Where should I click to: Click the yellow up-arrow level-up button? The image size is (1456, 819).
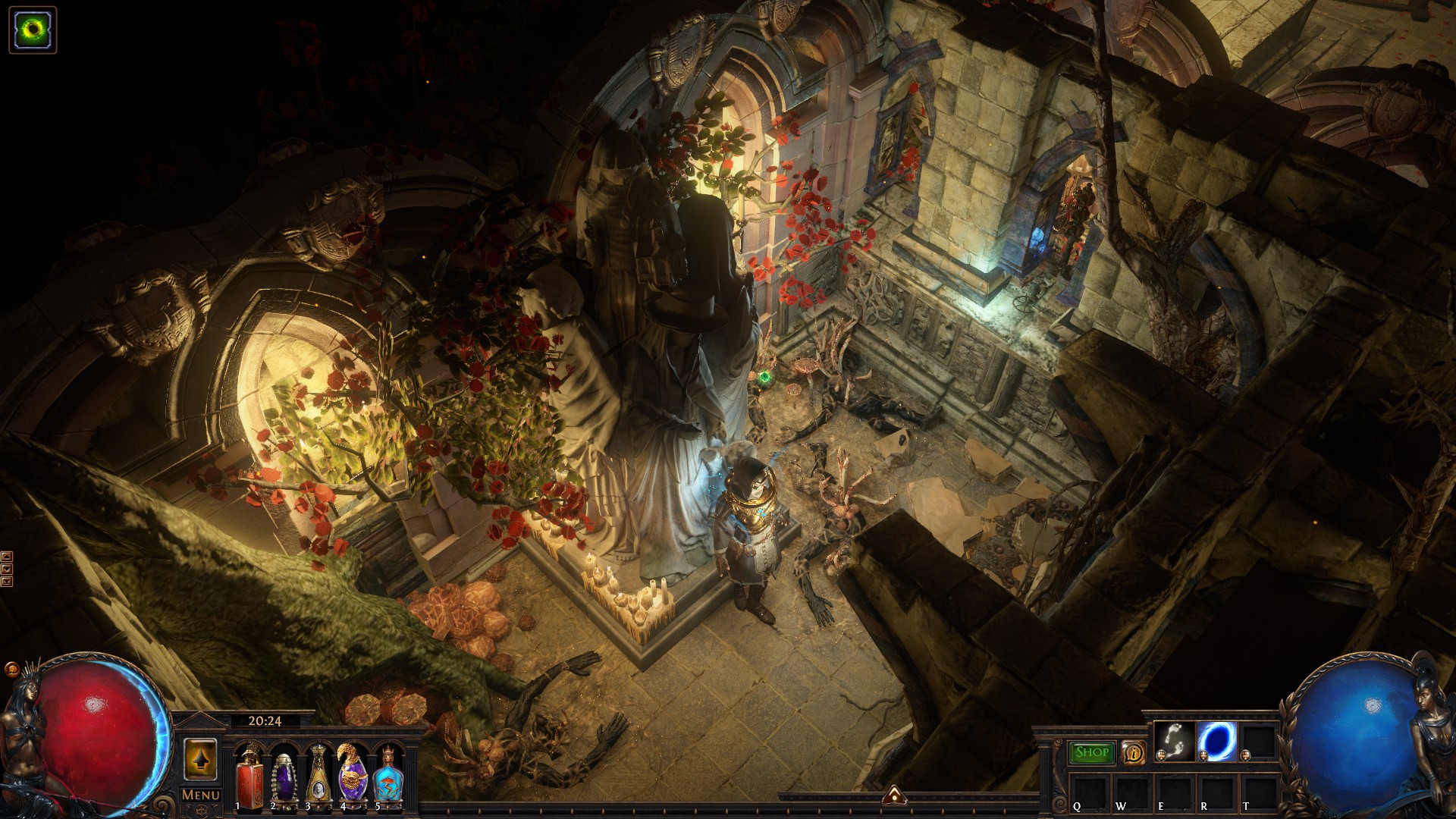point(200,758)
